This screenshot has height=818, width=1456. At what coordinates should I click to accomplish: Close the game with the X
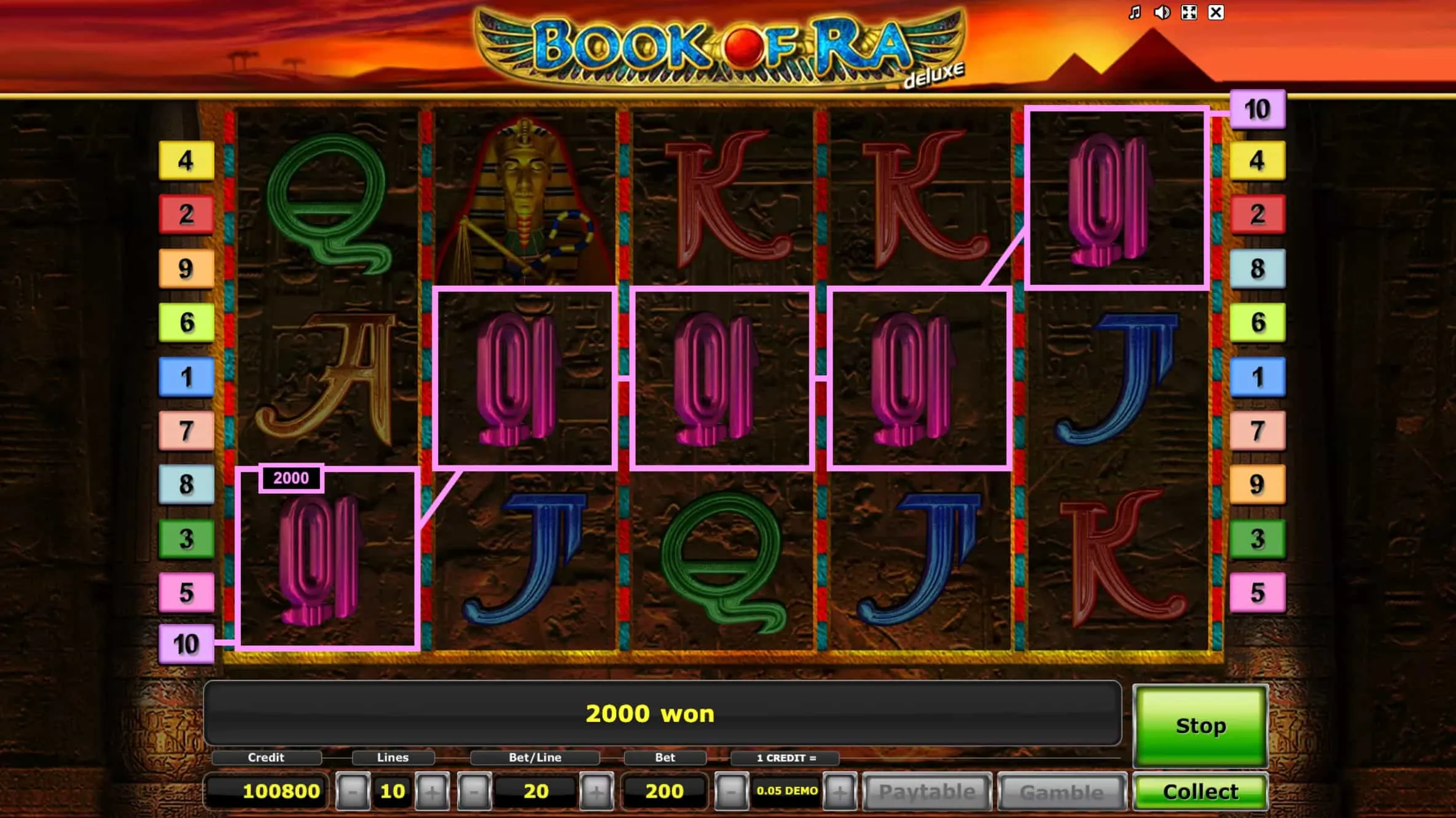[x=1216, y=12]
